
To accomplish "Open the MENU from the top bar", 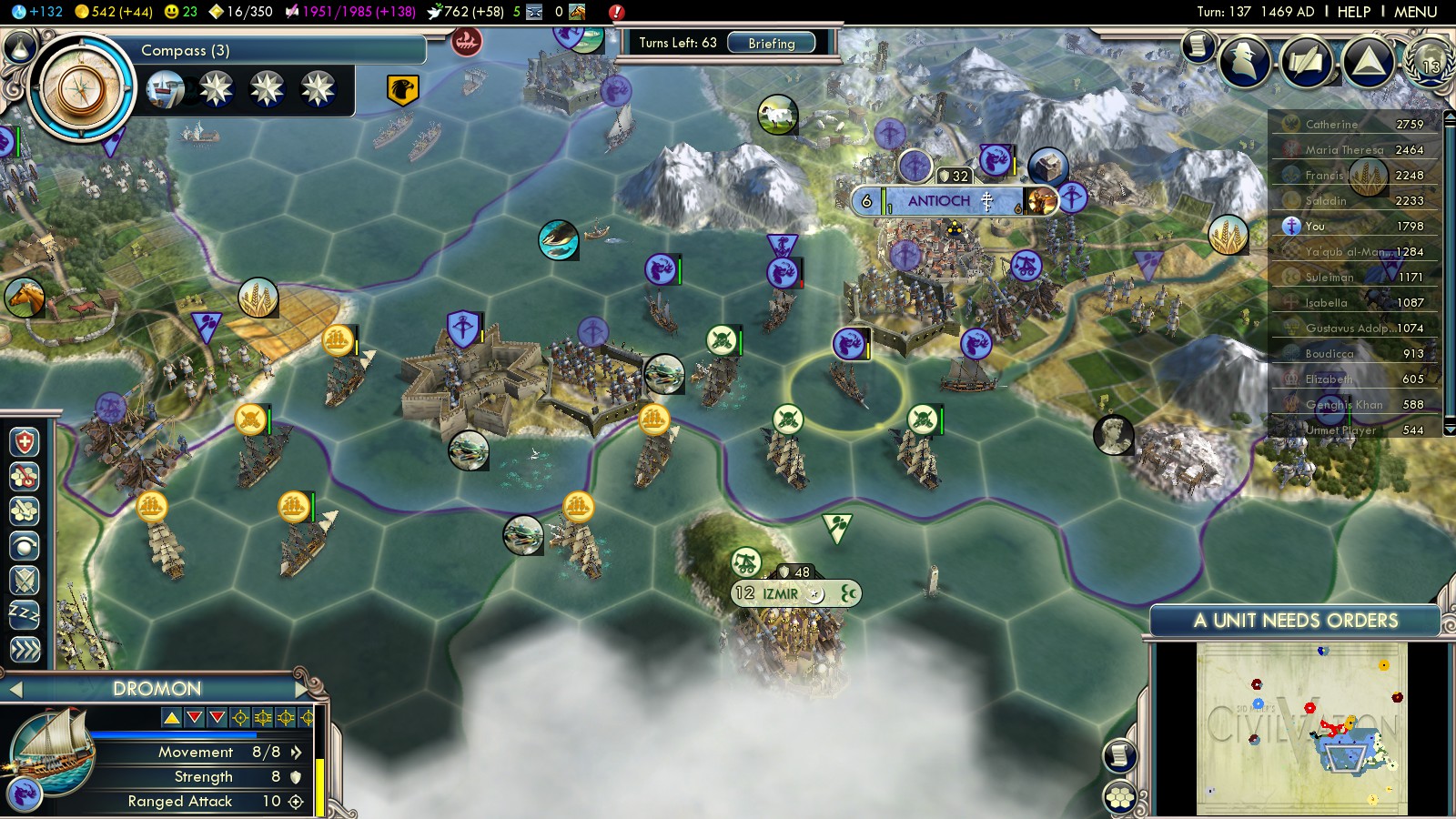I will pos(1415,12).
